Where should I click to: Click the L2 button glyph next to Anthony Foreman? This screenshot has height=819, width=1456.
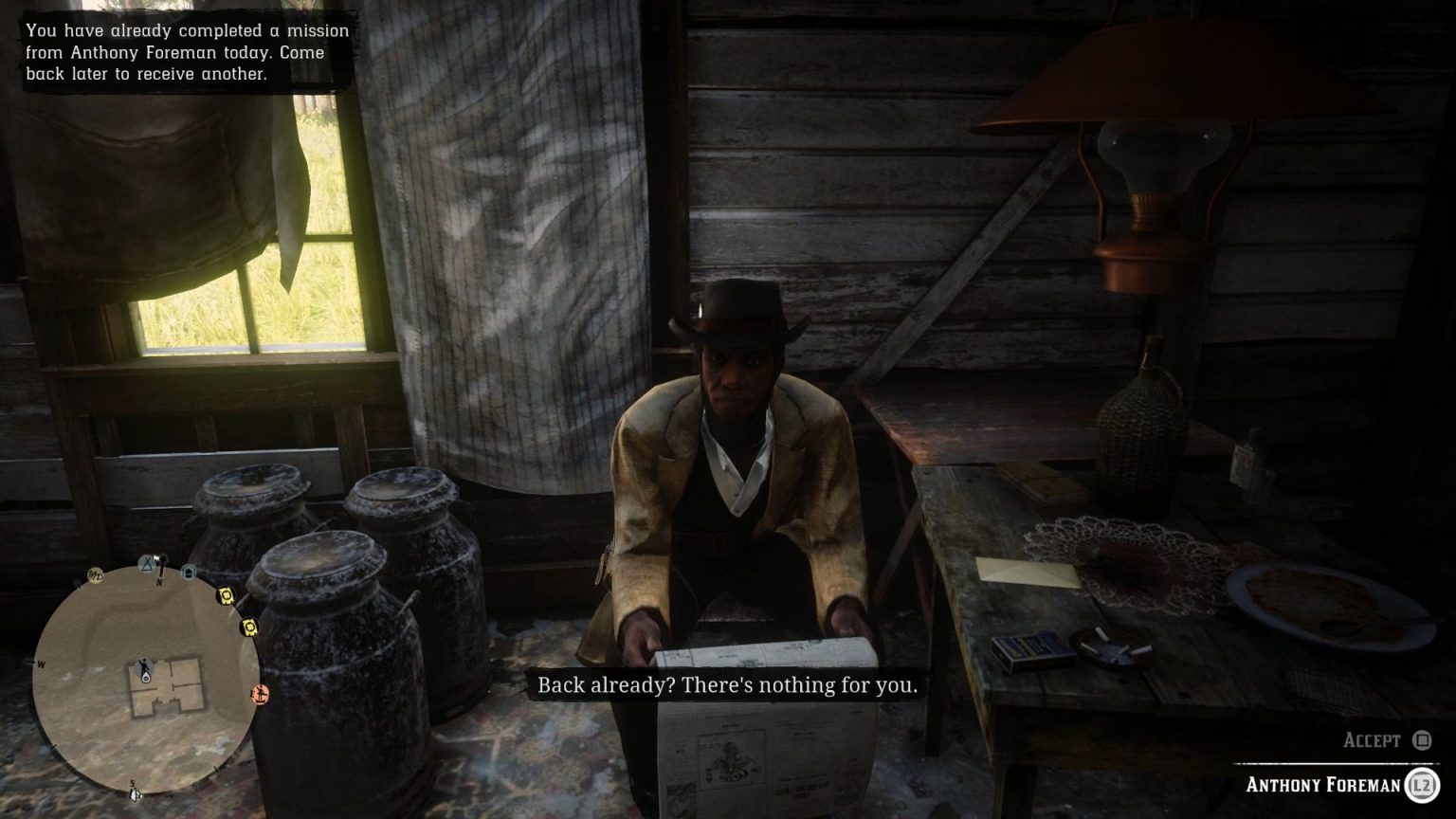(1421, 786)
